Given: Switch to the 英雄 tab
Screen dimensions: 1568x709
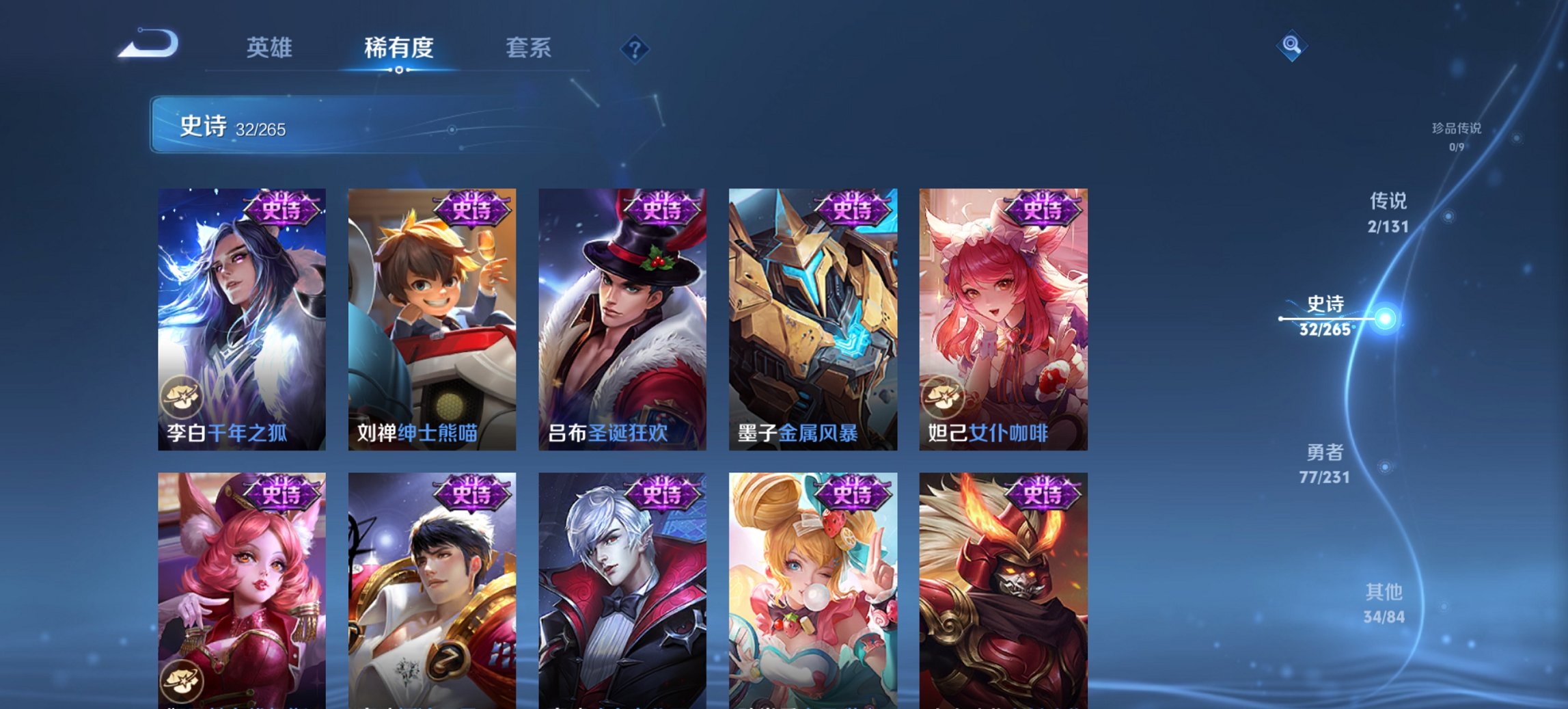Looking at the screenshot, I should click(271, 48).
